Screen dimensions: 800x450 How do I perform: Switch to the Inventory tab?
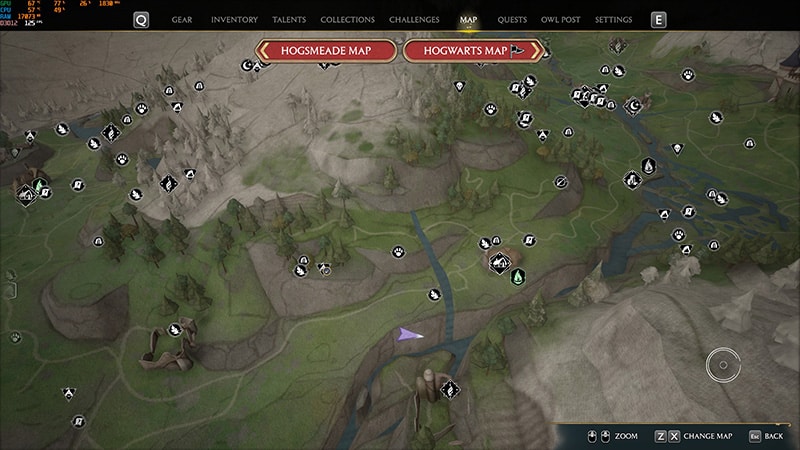coord(235,20)
